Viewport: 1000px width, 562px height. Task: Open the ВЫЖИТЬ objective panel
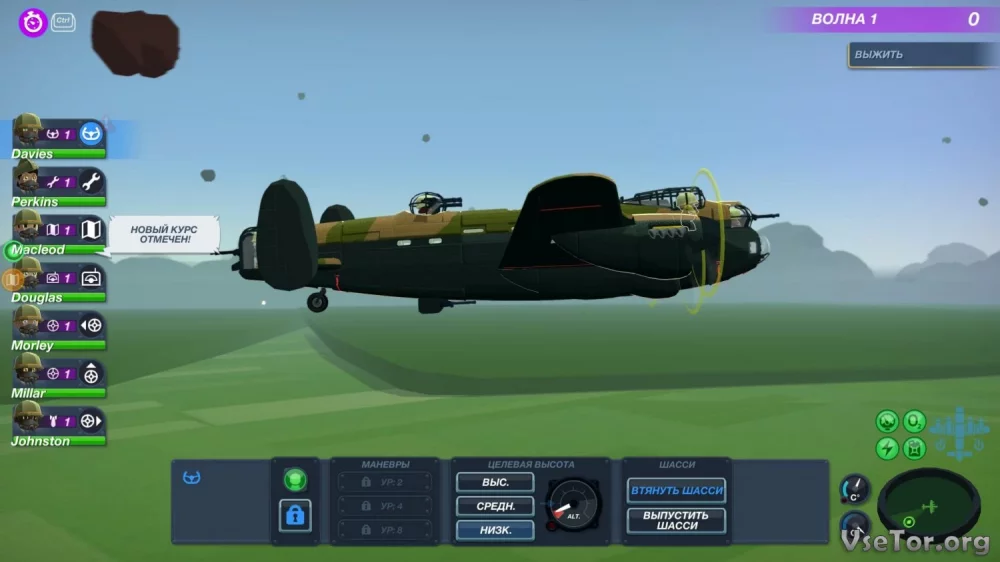pos(920,54)
